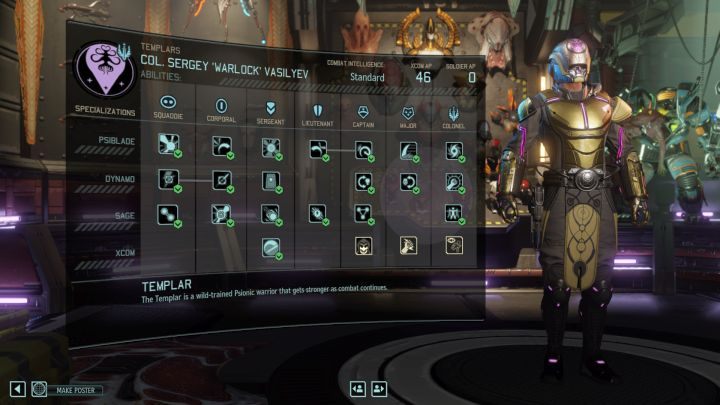This screenshot has width=720, height=405.
Task: Choose the Squaddie Sage ability icon
Action: (x=168, y=213)
